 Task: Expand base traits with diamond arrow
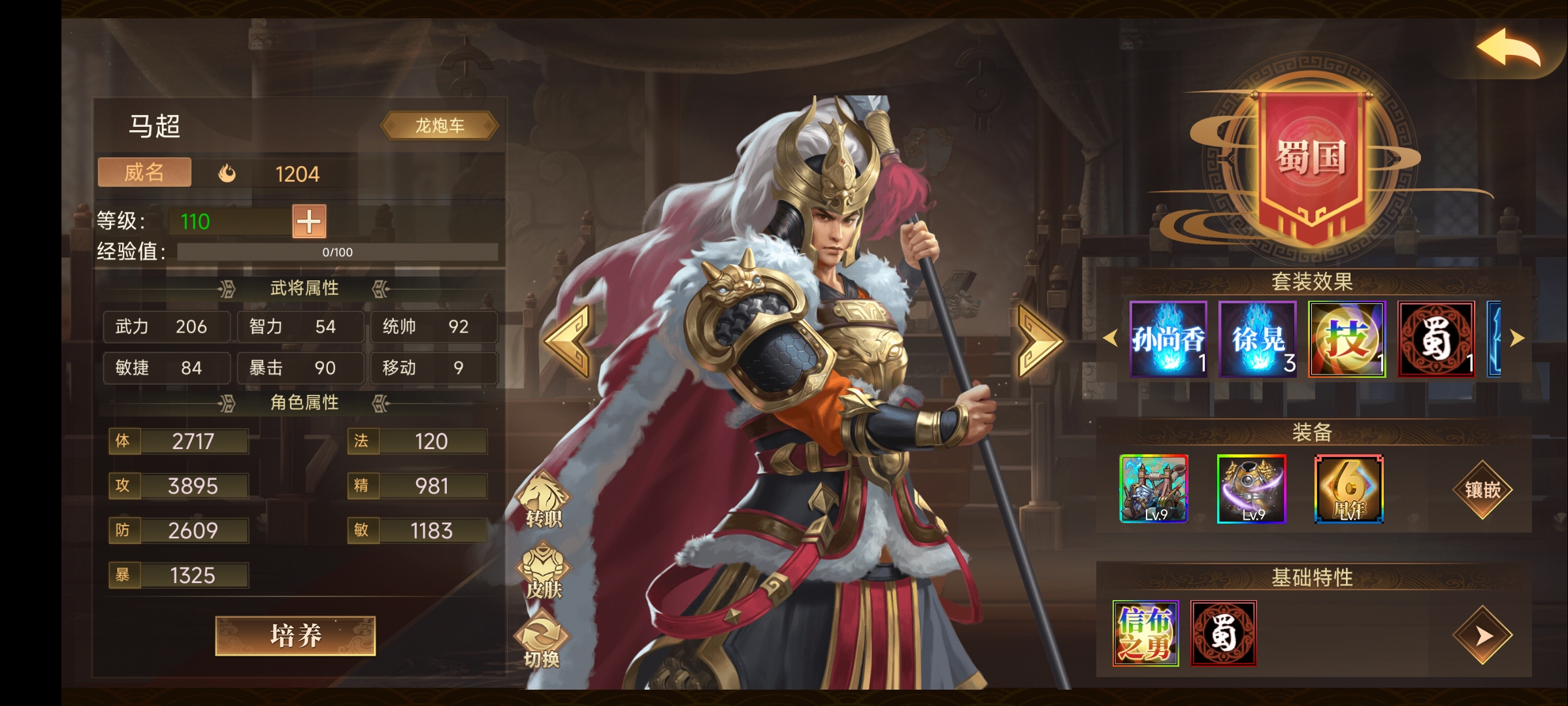(1482, 635)
